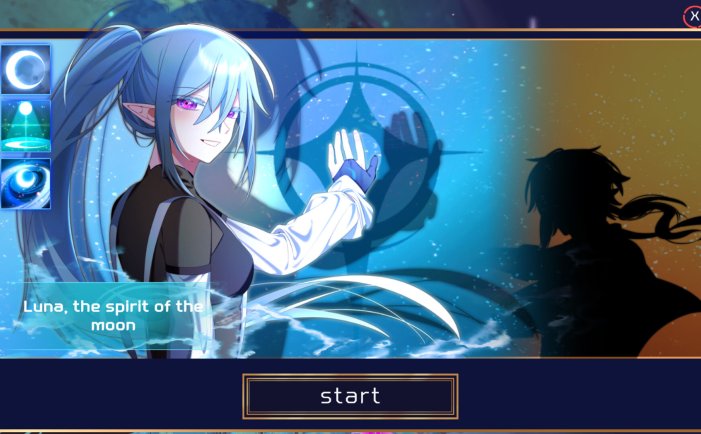View the glowing orb light beam skill
The width and height of the screenshot is (701, 434).
[x=25, y=125]
